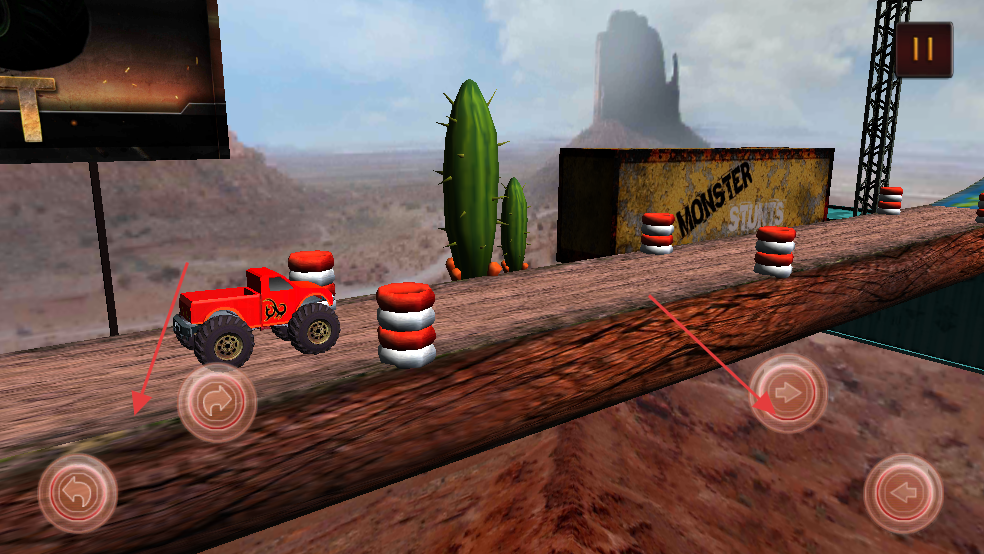The height and width of the screenshot is (554, 984).
Task: Hit the left arrow reverse button
Action: (903, 493)
